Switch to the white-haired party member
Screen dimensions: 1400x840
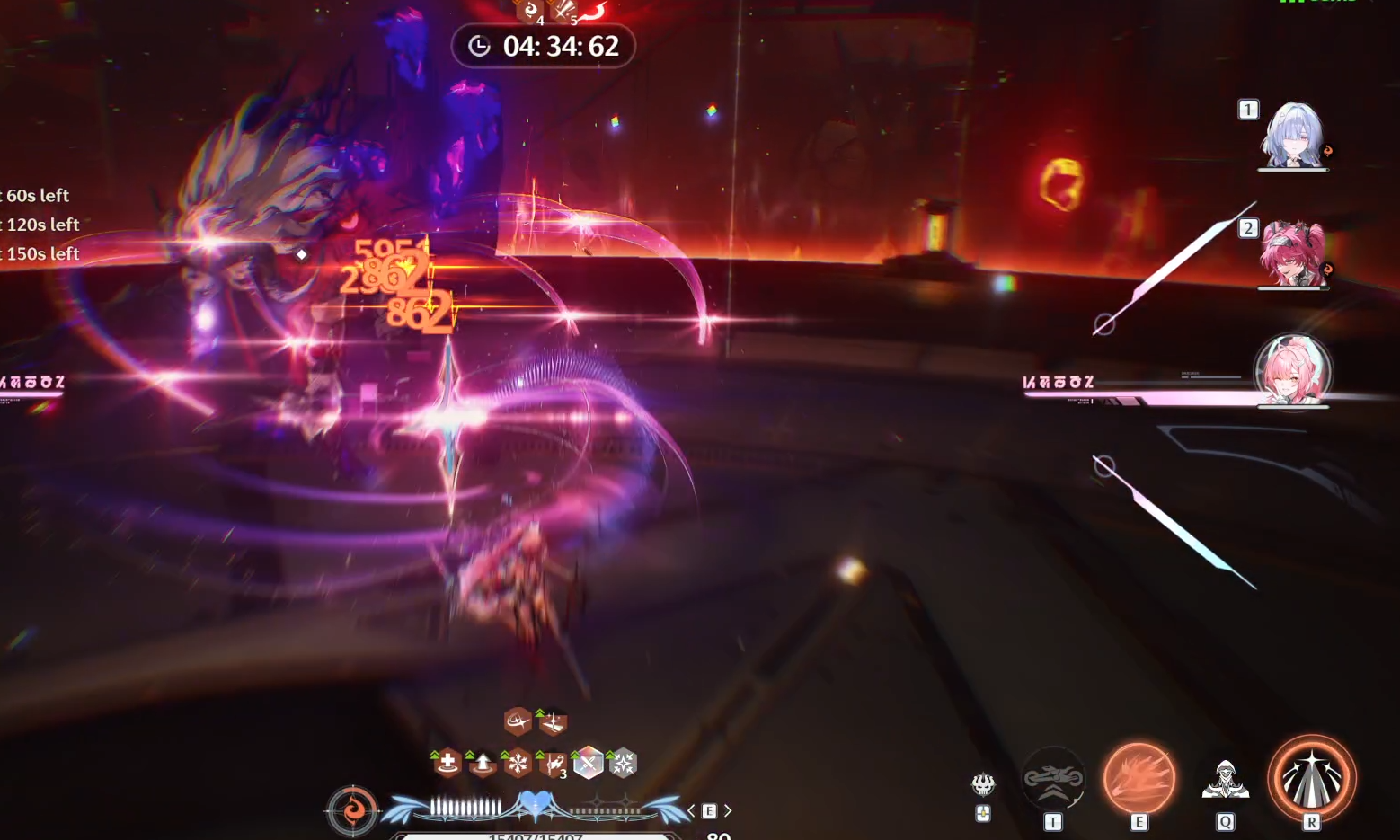pos(1292,135)
